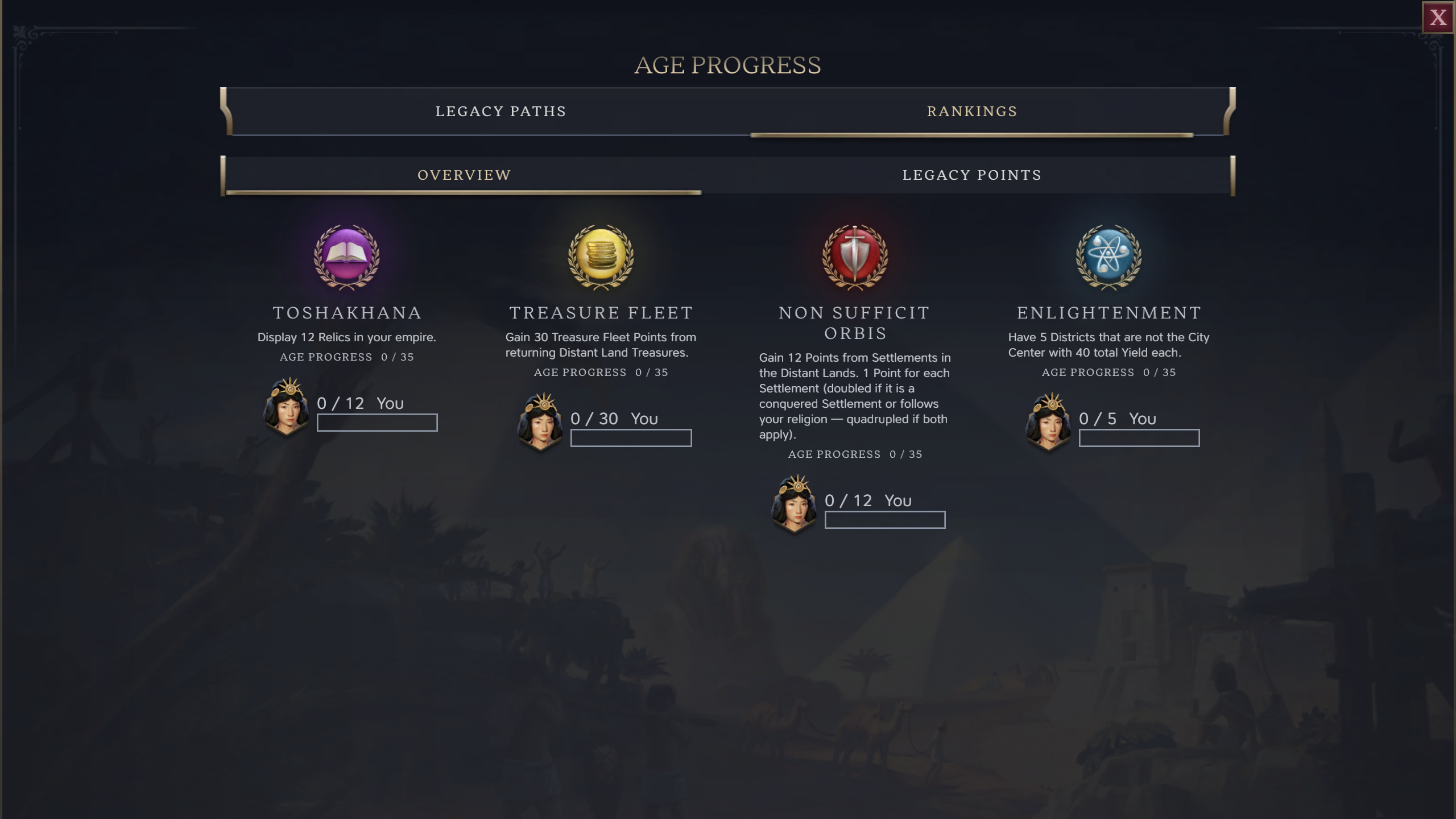Viewport: 1456px width, 819px height.
Task: Choose the Non Sufficit Orbis shield emblem
Action: point(855,256)
